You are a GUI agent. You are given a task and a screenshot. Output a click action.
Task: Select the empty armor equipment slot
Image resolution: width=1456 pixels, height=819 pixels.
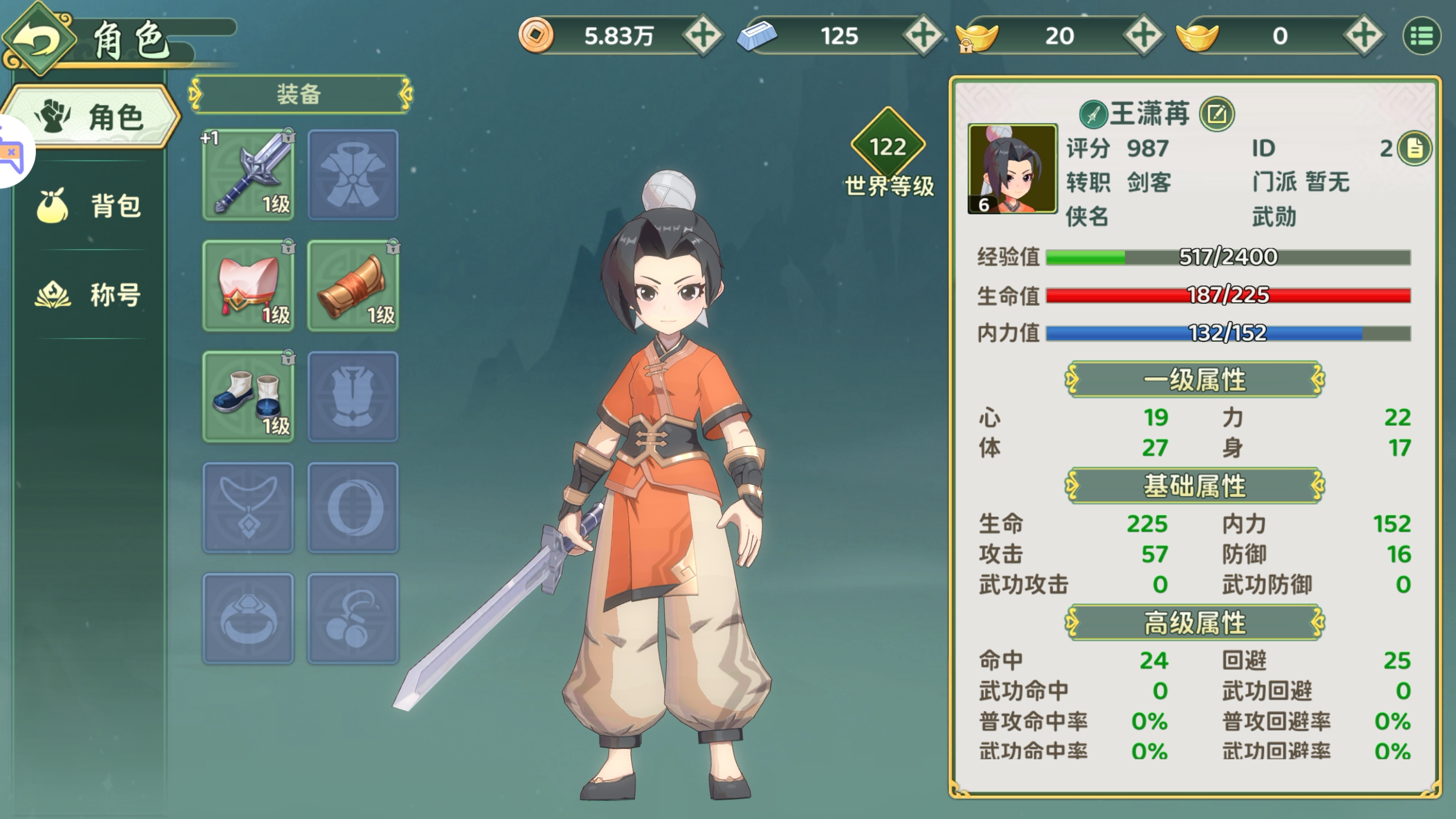[x=353, y=175]
